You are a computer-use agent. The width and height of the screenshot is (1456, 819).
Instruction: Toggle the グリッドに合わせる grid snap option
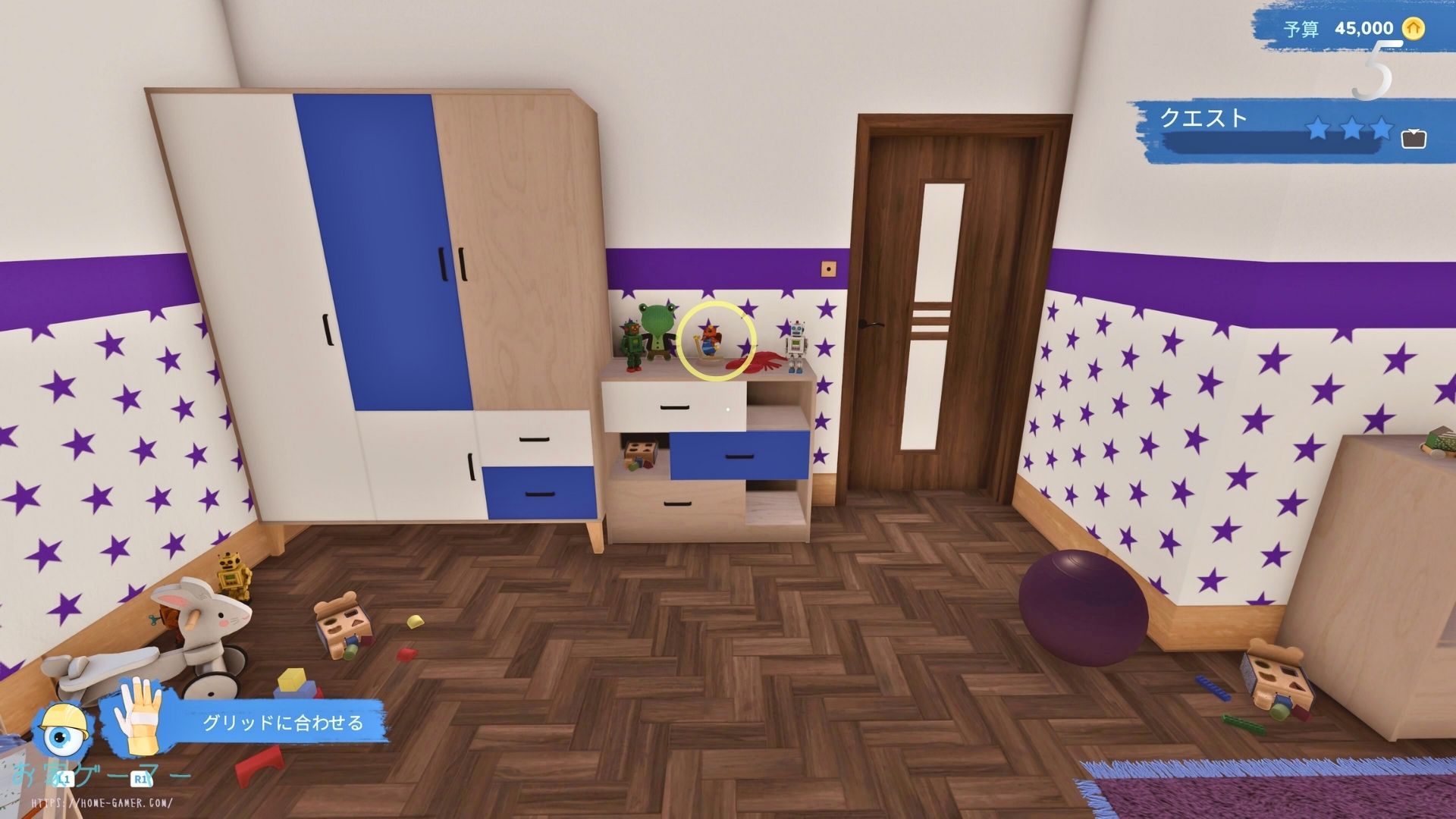283,723
